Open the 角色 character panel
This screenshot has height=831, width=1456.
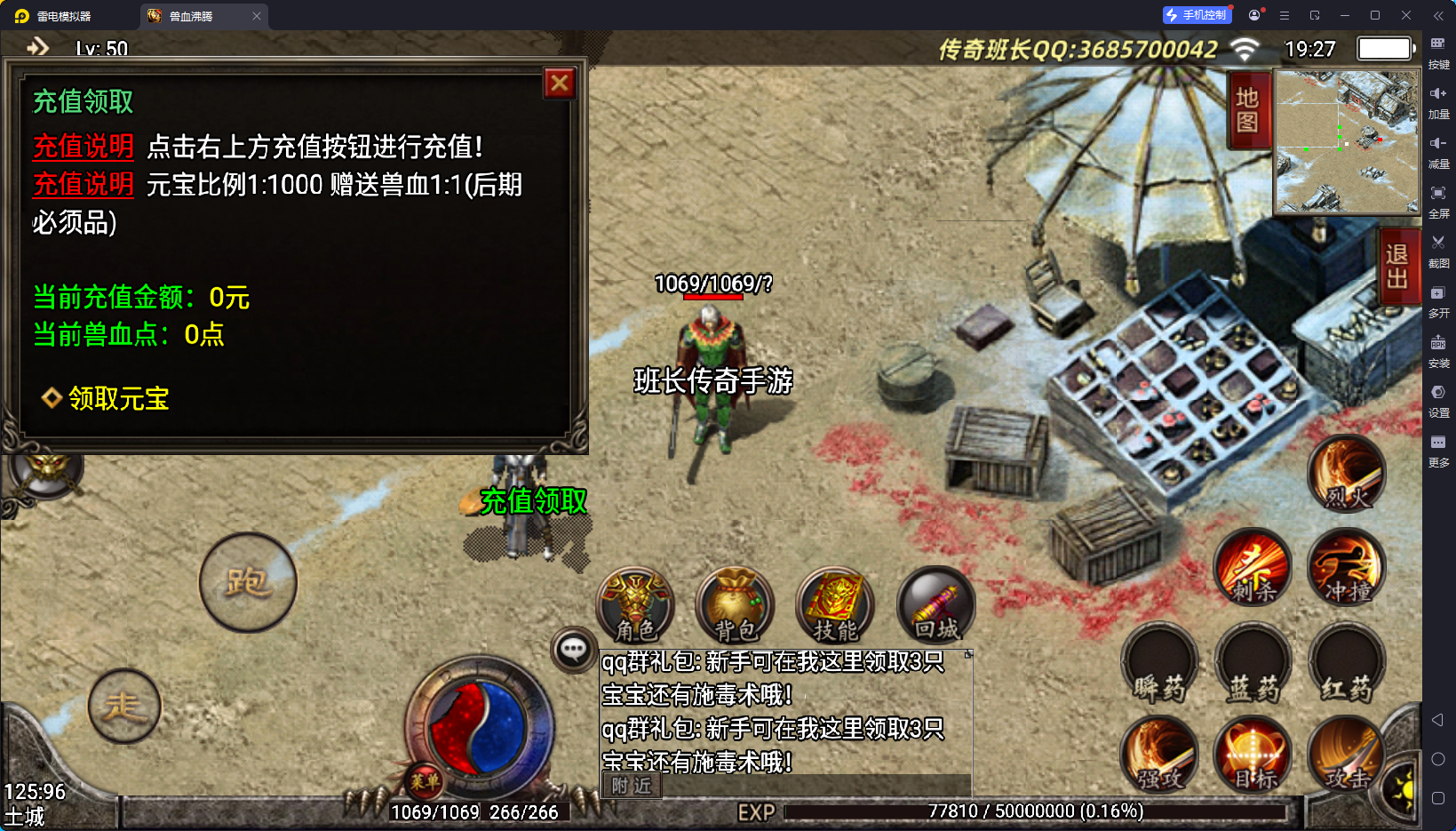point(636,605)
